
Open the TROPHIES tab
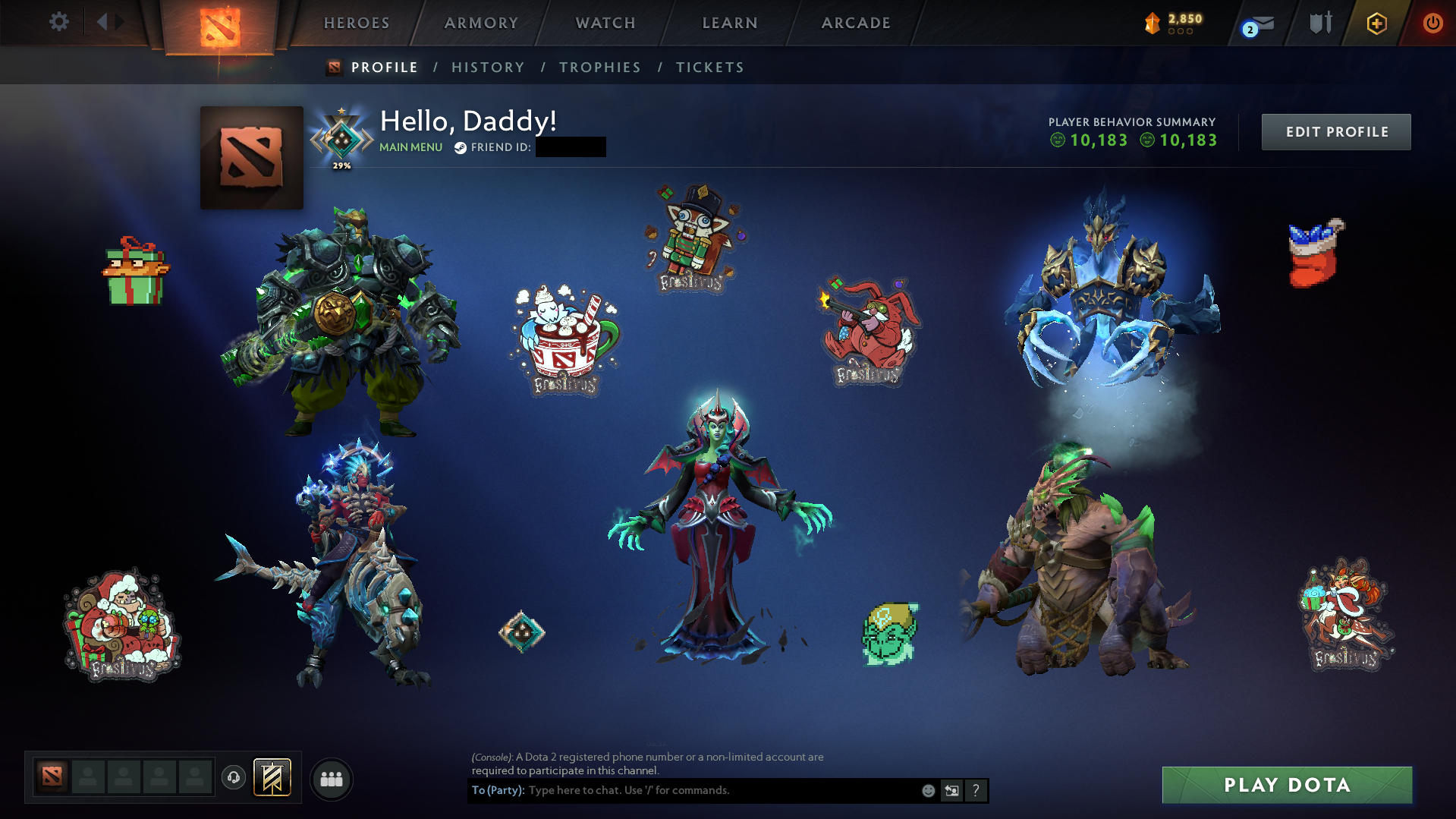(599, 67)
